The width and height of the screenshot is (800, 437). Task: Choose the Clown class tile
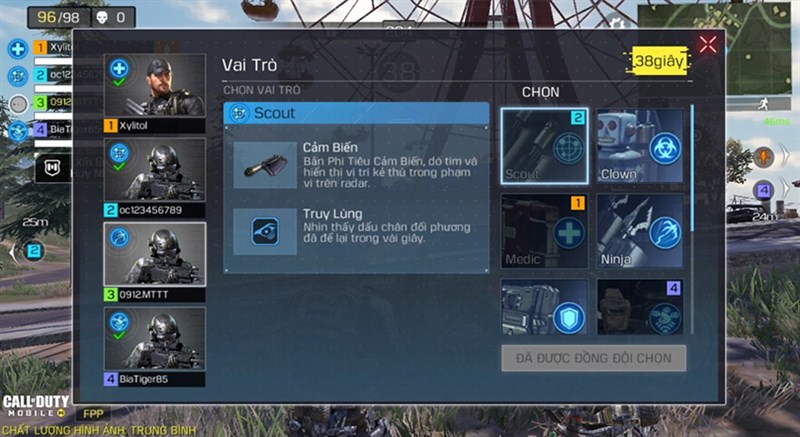[639, 146]
